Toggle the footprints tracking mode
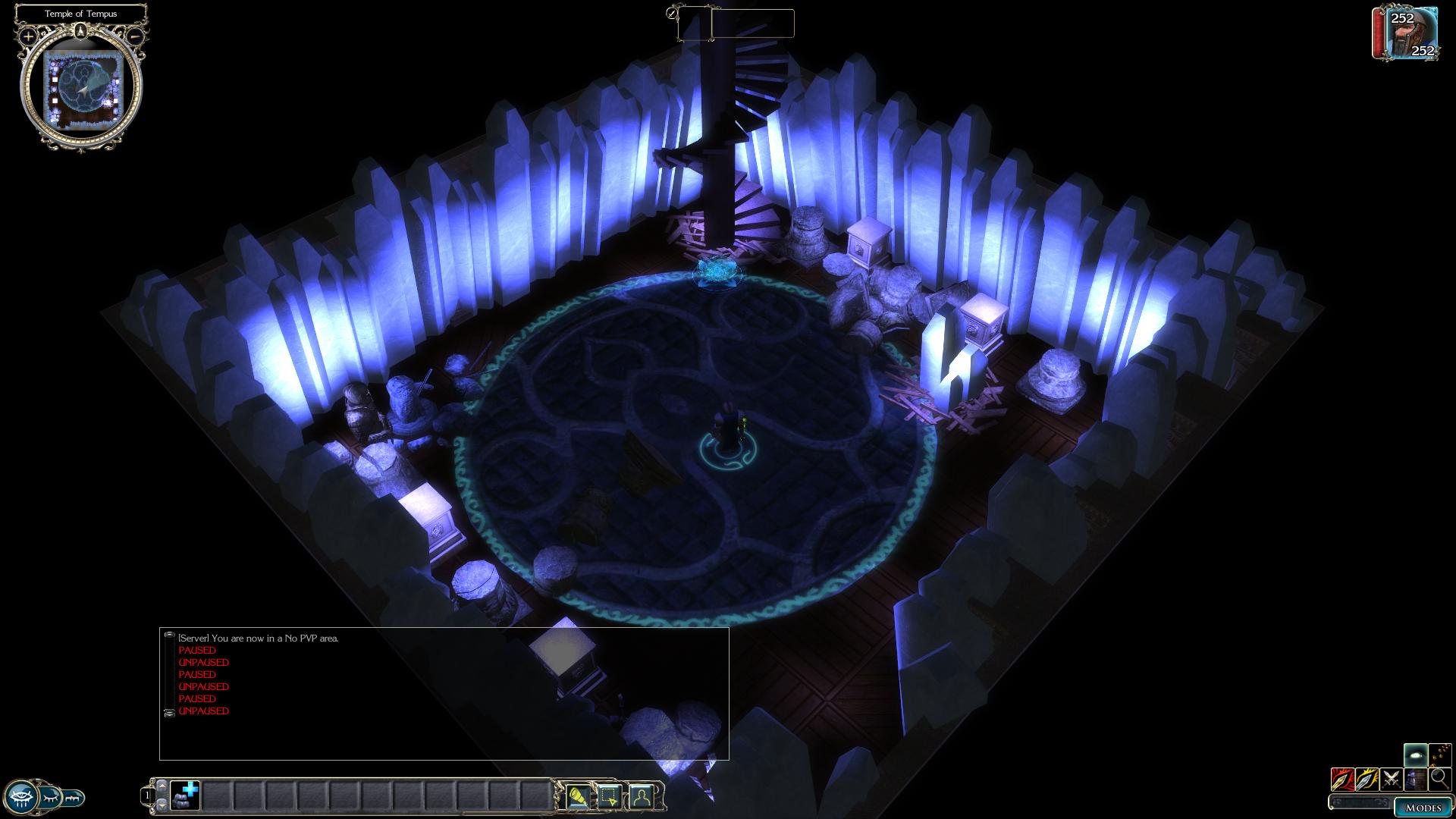Screen dimensions: 1456x819 point(1439,755)
